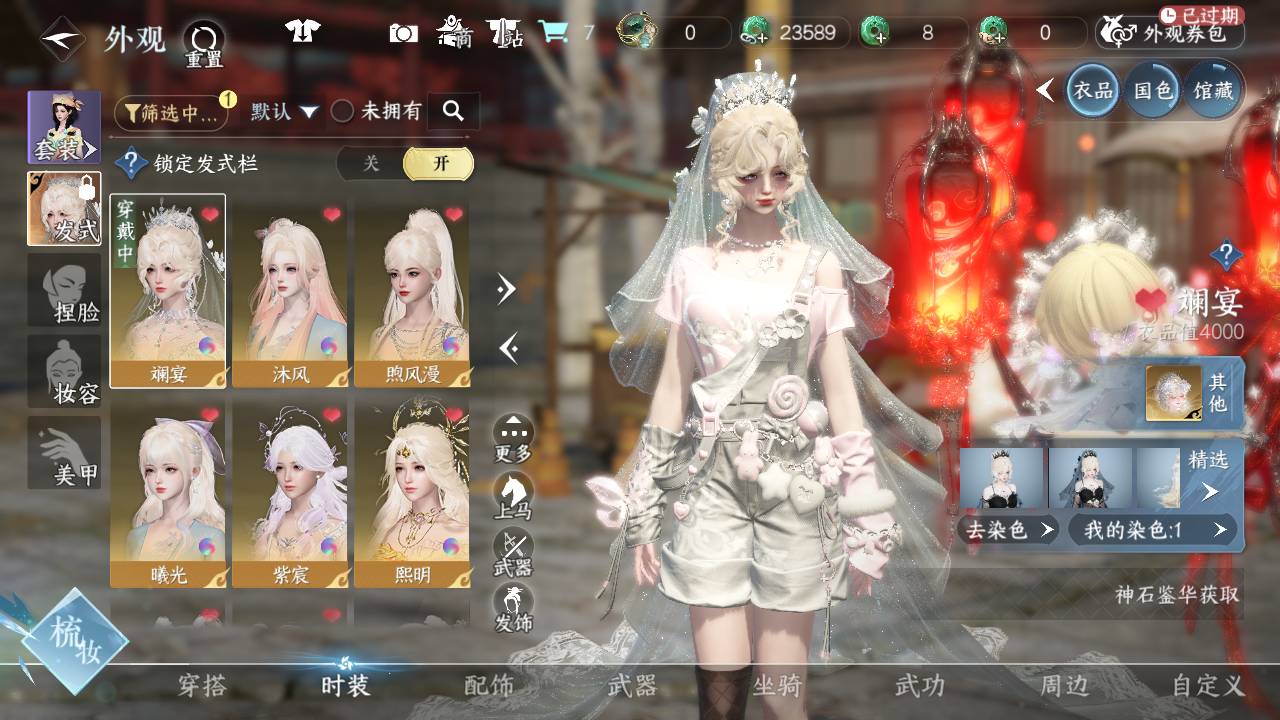This screenshot has height=720, width=1280.
Task: Open 我的染色 dye options
Action: point(1152,529)
